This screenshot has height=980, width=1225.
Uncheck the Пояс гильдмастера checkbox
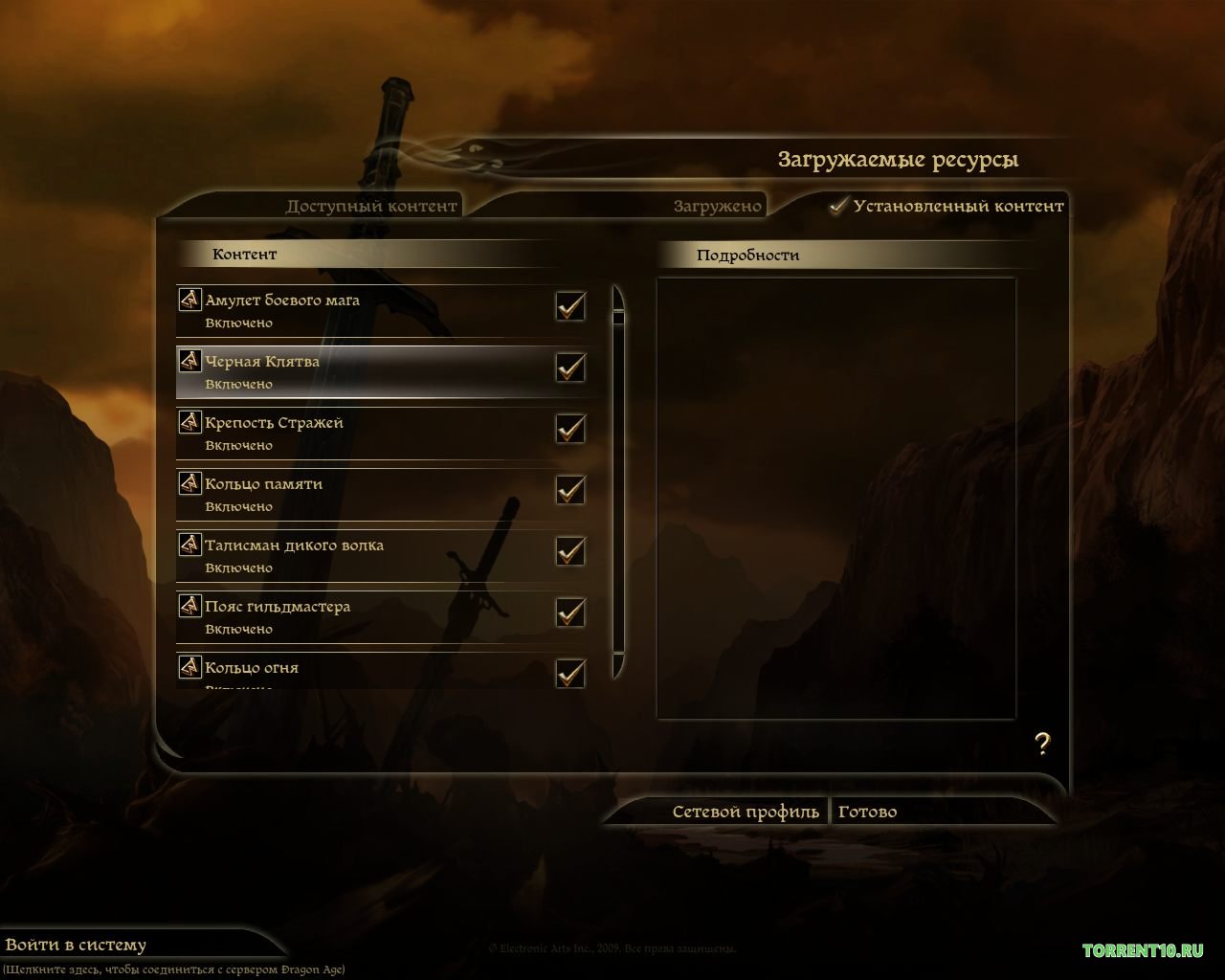pyautogui.click(x=570, y=612)
